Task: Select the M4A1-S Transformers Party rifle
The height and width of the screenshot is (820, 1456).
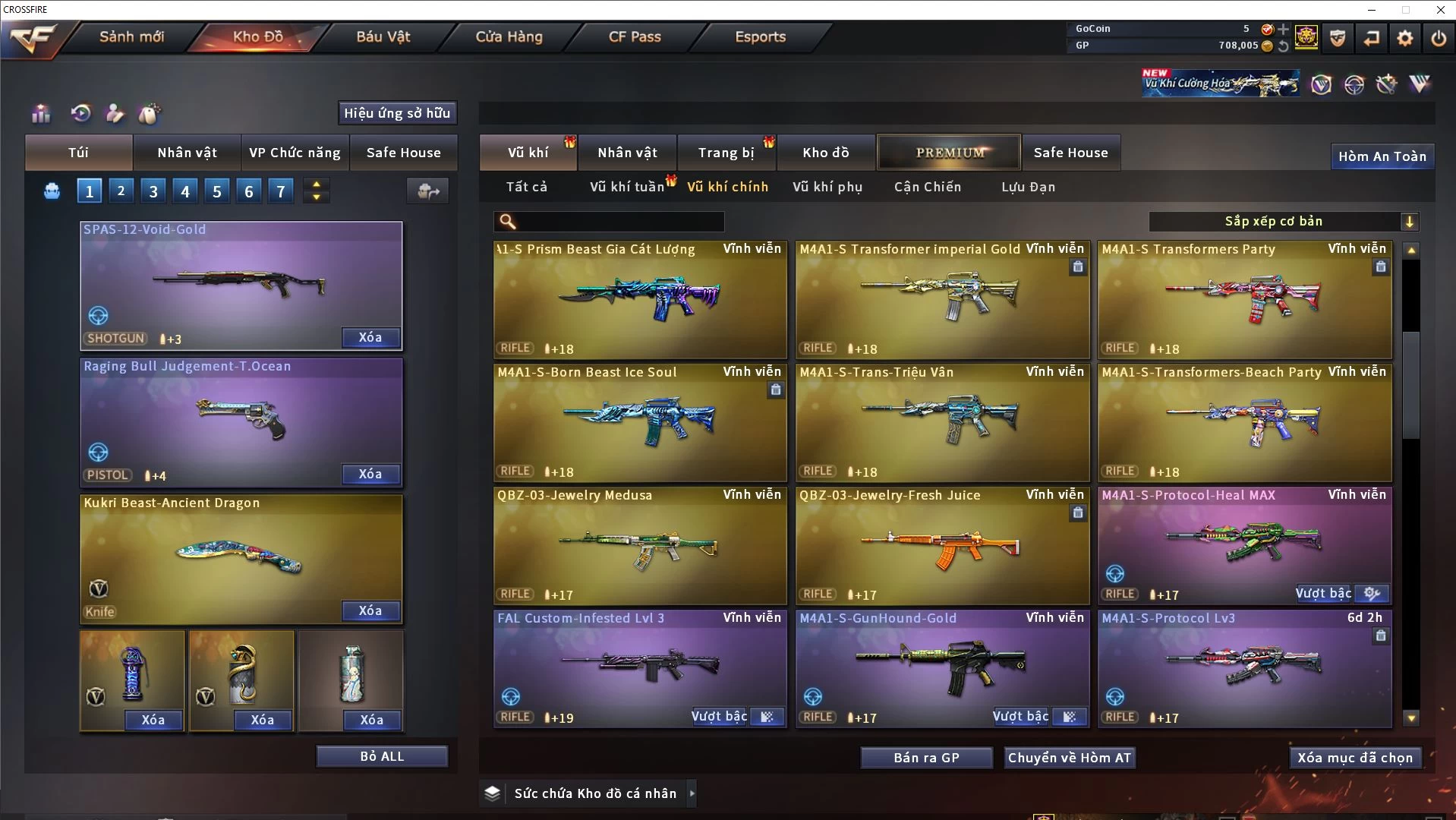Action: click(1244, 300)
